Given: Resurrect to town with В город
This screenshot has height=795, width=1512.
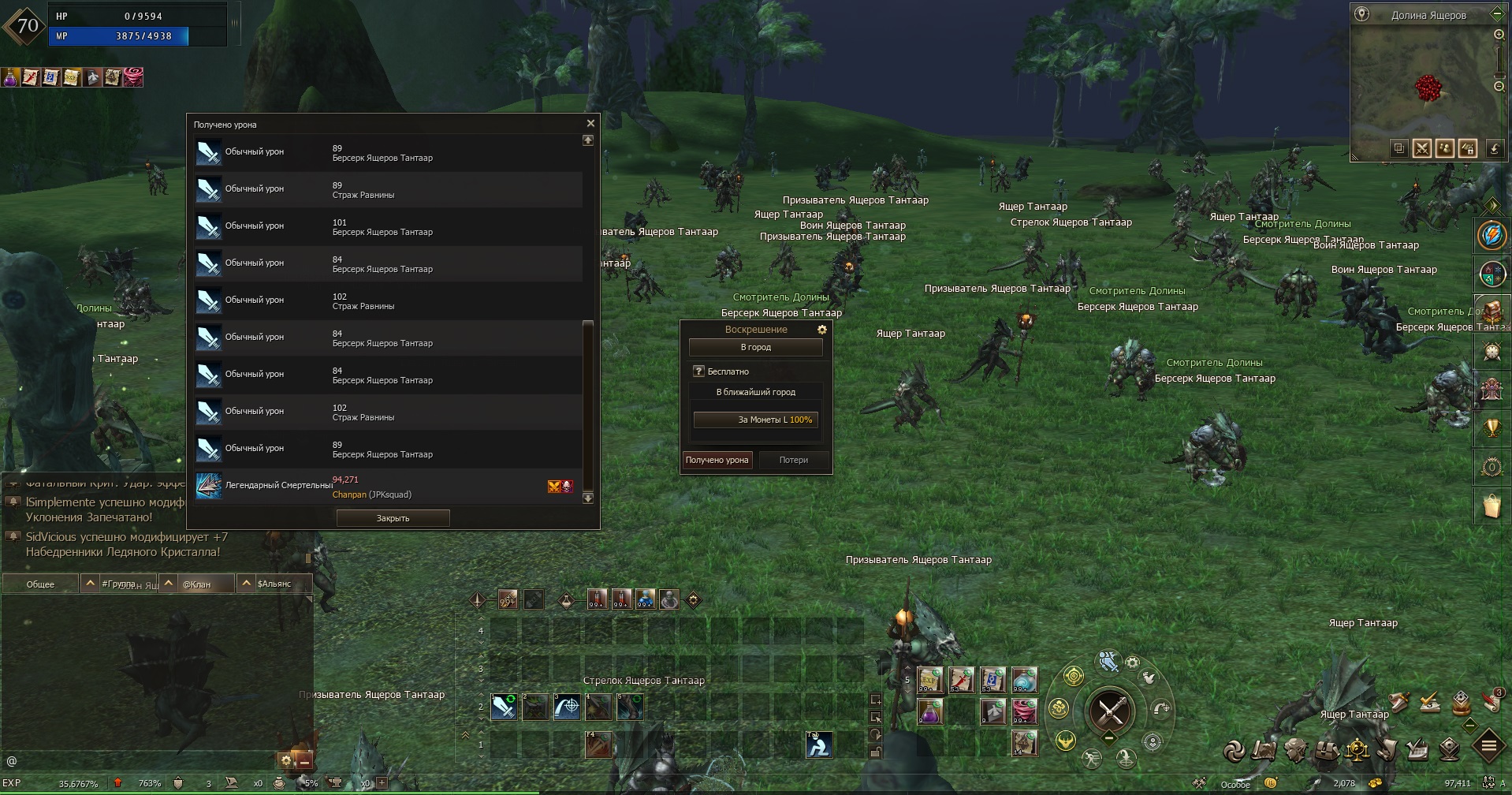Looking at the screenshot, I should pyautogui.click(x=755, y=347).
